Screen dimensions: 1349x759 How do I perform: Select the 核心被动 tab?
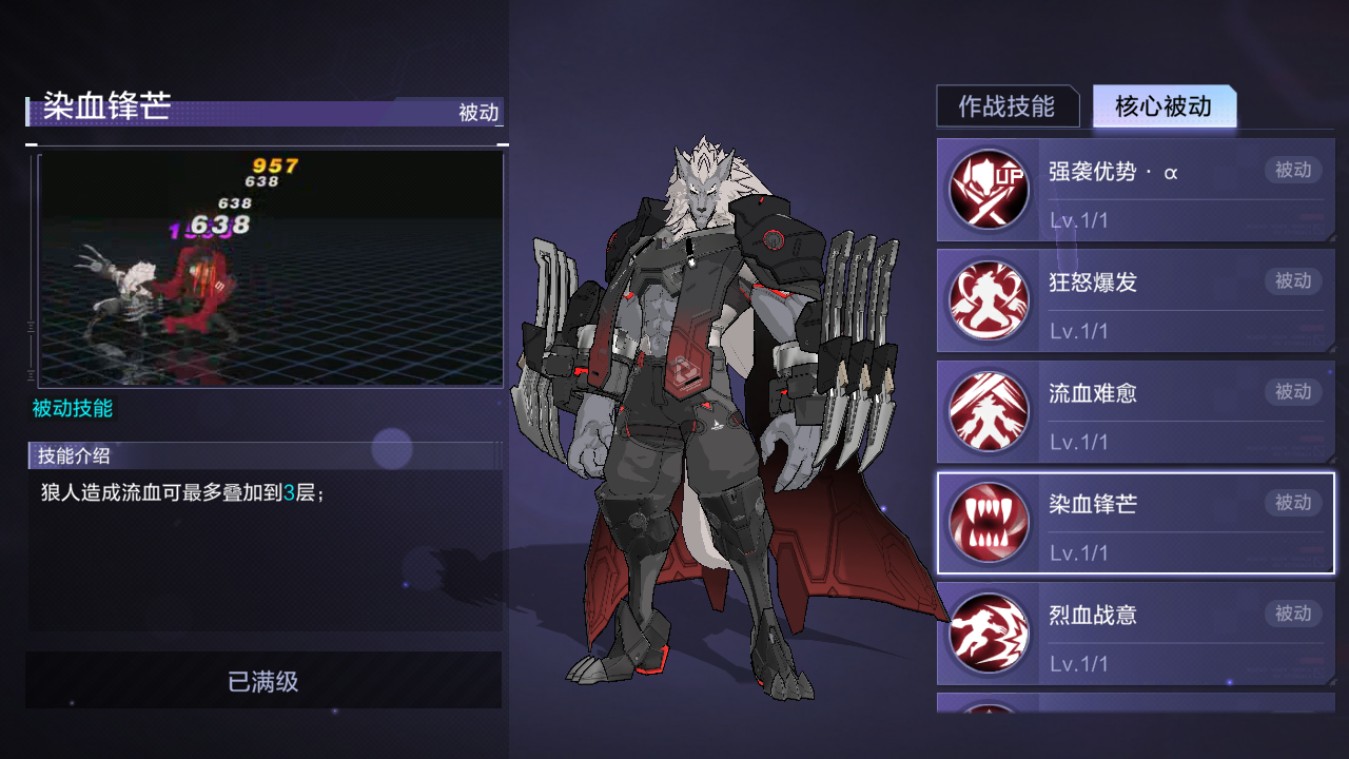click(1164, 107)
